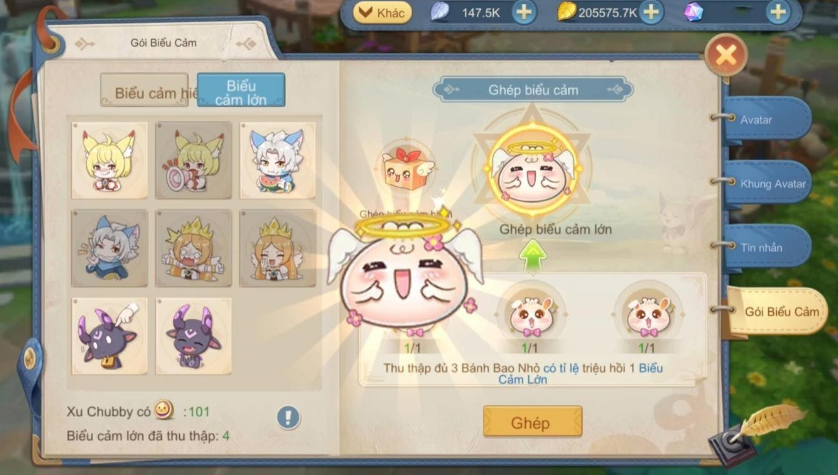Switch to the Biểu cảm lớn tab
838x475 pixels.
click(x=241, y=91)
